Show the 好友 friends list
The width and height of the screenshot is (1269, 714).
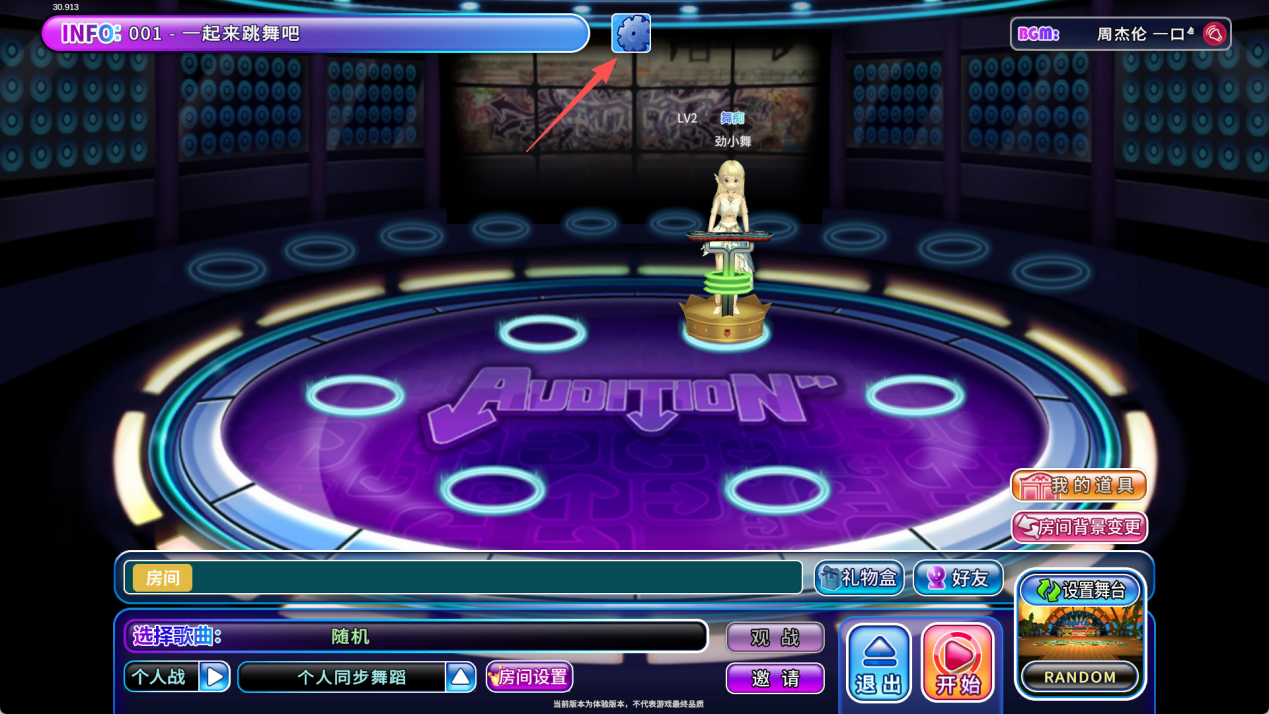click(958, 578)
